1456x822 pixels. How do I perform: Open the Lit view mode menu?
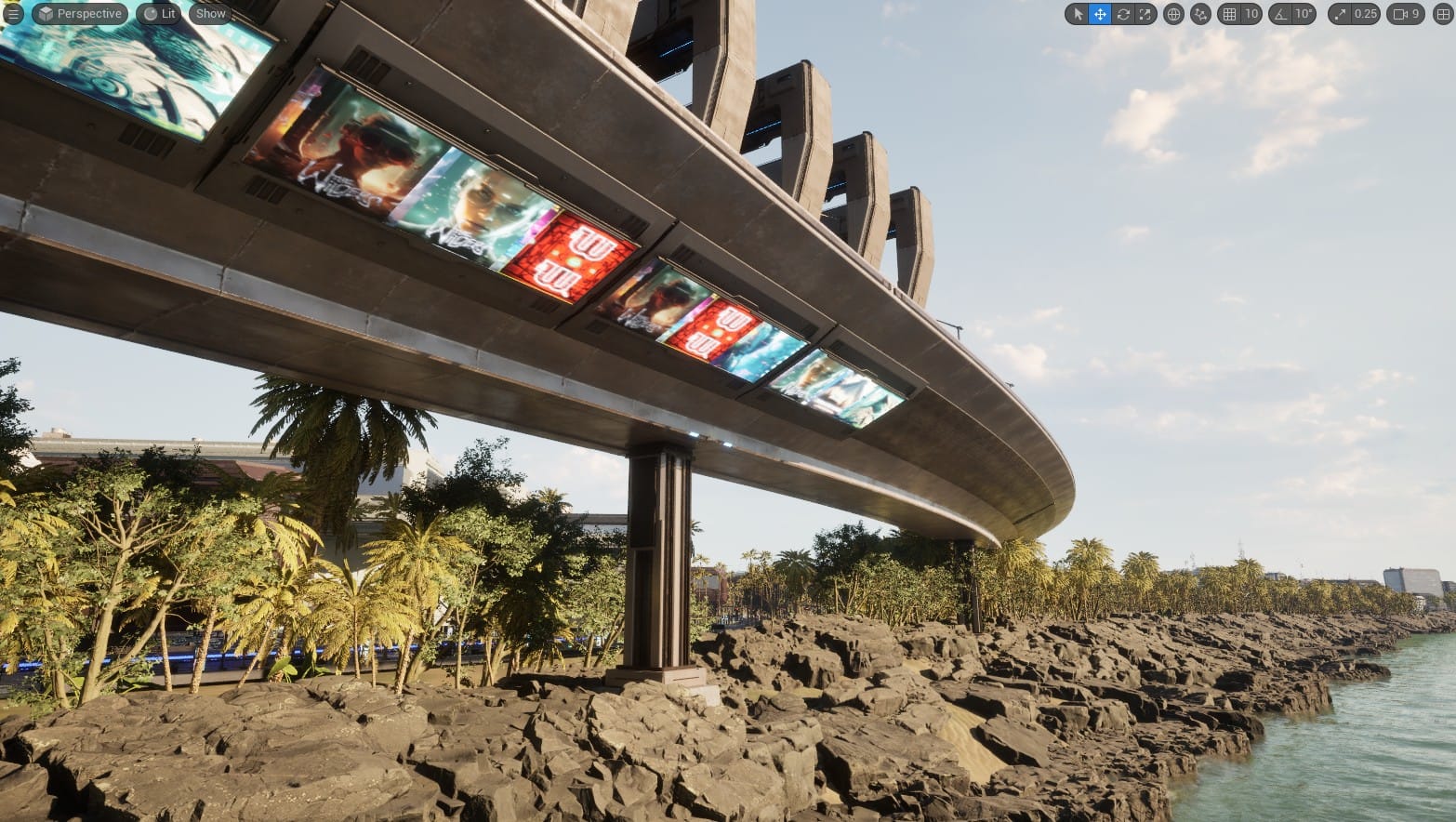(x=158, y=14)
